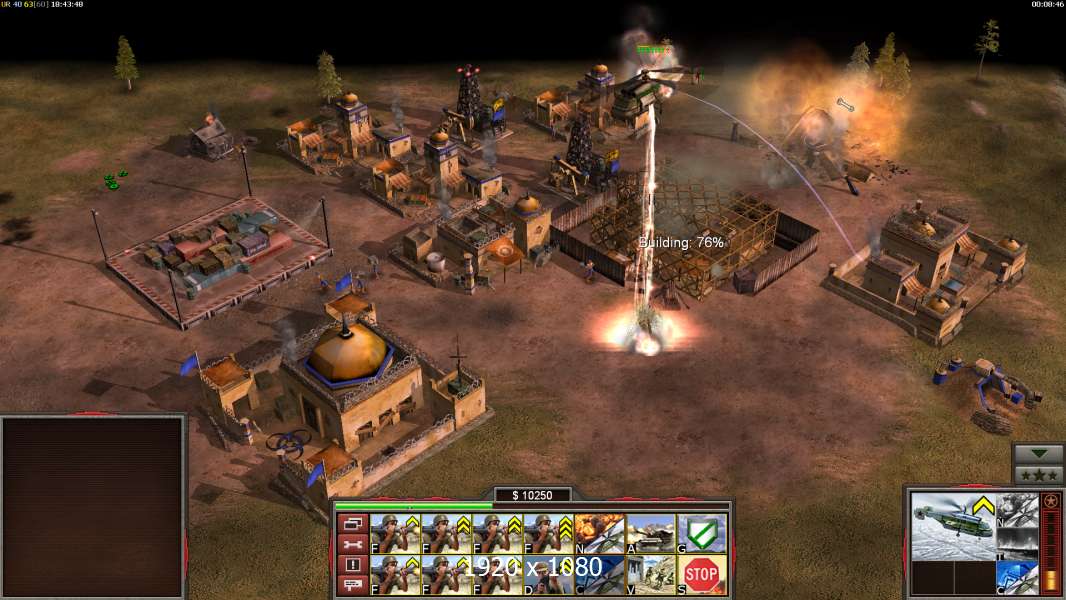
Task: Select the rifle soldier unit icon labeled D
Action: (x=549, y=575)
